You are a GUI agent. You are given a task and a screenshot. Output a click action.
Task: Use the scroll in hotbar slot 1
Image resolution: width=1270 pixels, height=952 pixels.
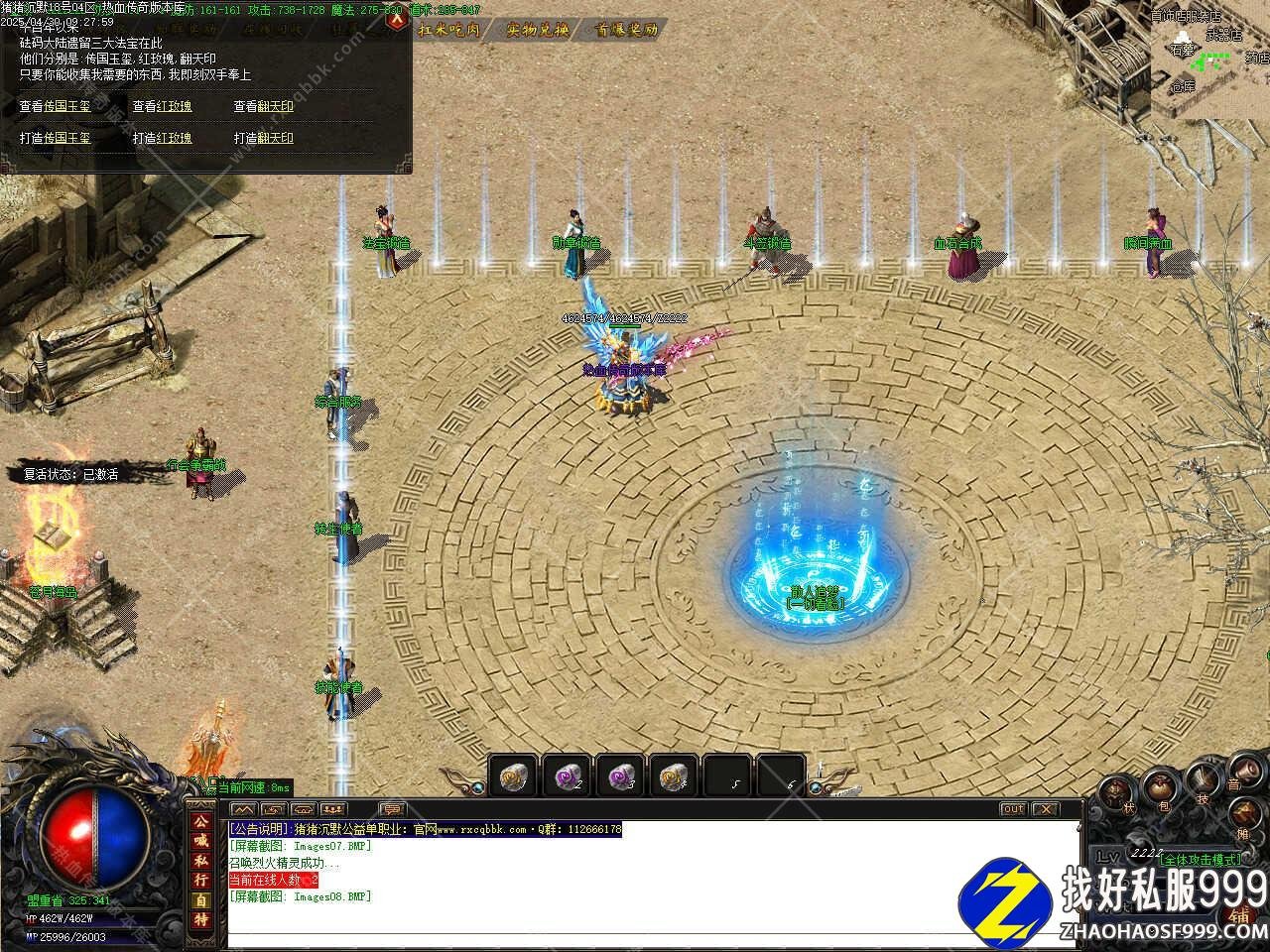point(512,775)
